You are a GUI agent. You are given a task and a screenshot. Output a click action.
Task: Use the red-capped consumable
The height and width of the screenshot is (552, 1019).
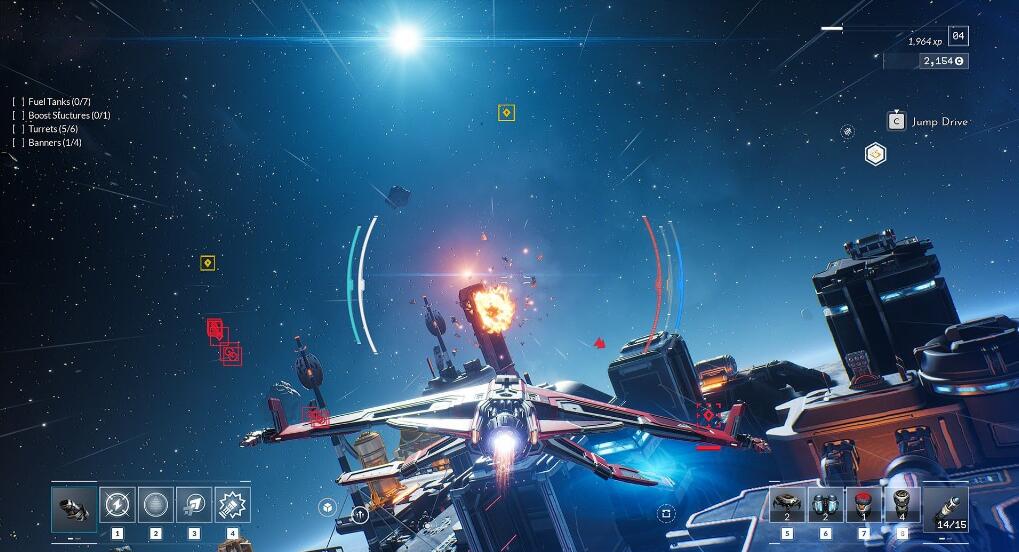(x=864, y=504)
